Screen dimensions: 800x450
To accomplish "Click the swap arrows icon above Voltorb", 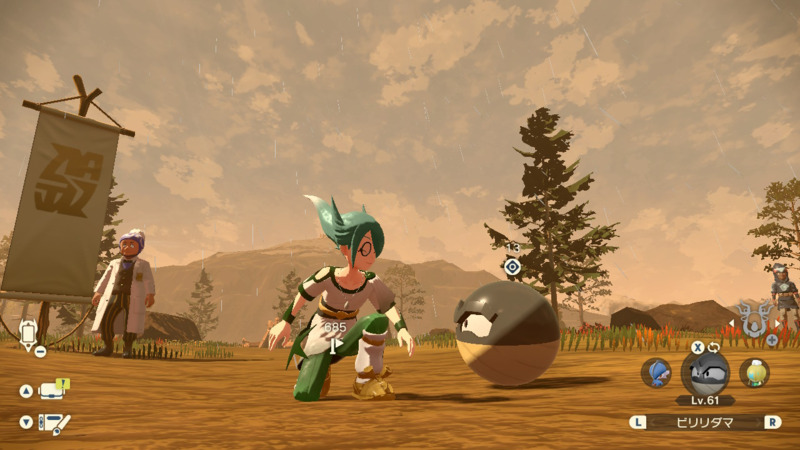I will point(714,347).
